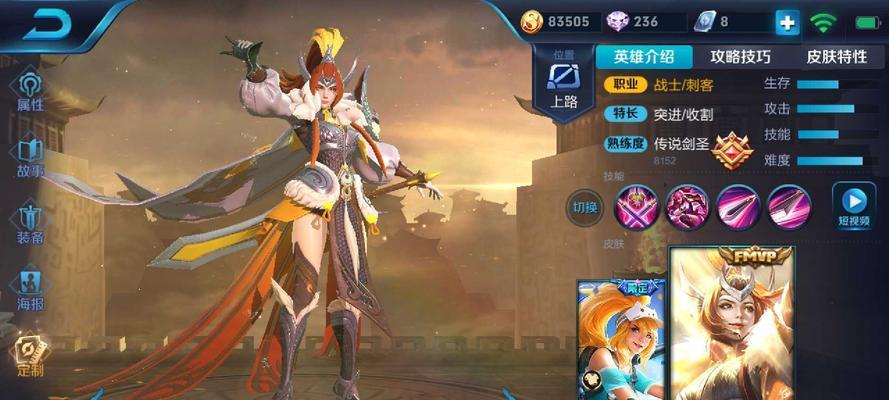View the 海报 poster
The image size is (889, 400).
click(30, 289)
